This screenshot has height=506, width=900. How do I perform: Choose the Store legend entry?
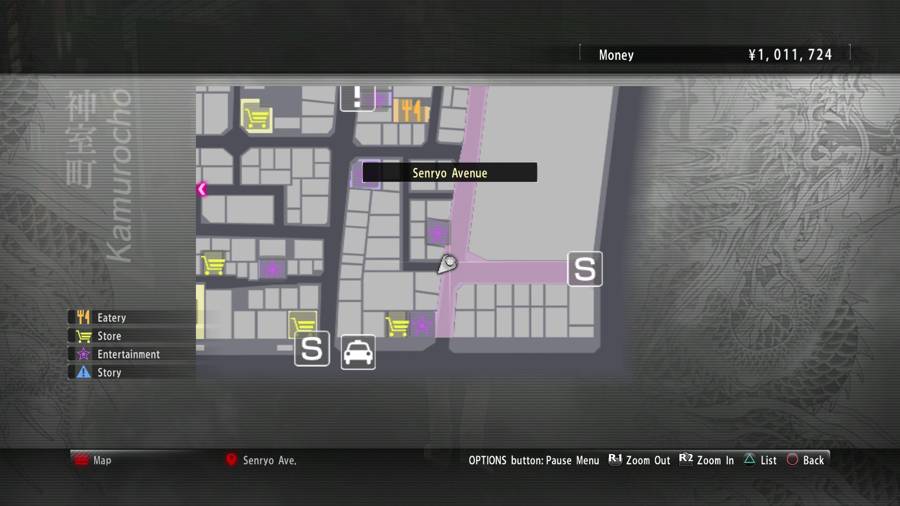tap(109, 336)
